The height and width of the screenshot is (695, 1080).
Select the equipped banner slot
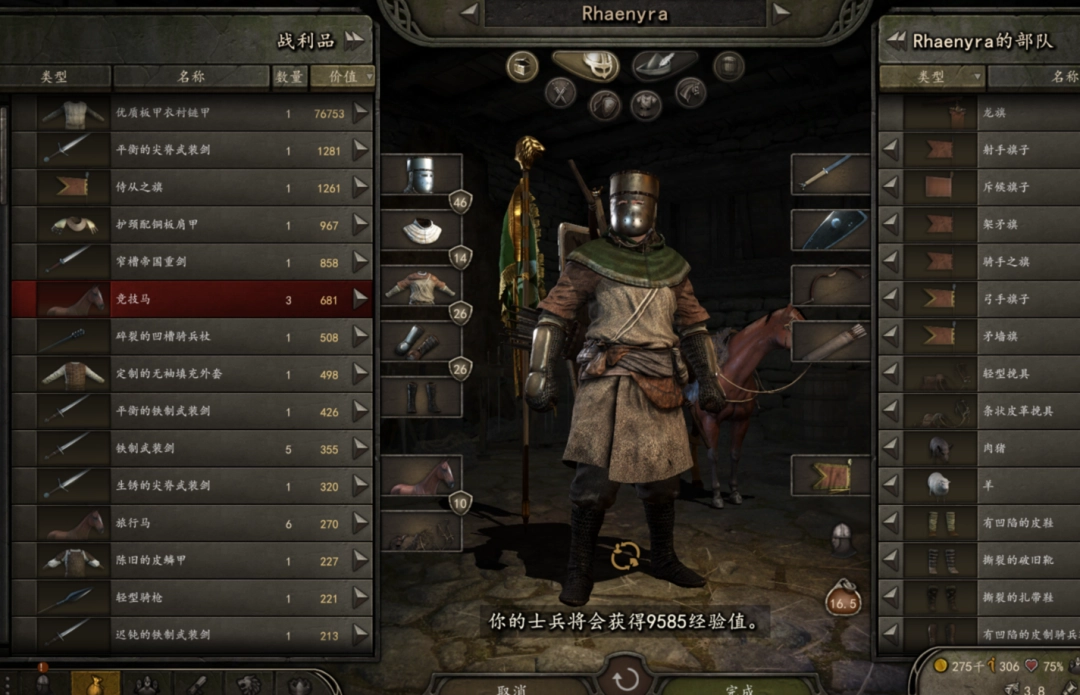830,476
